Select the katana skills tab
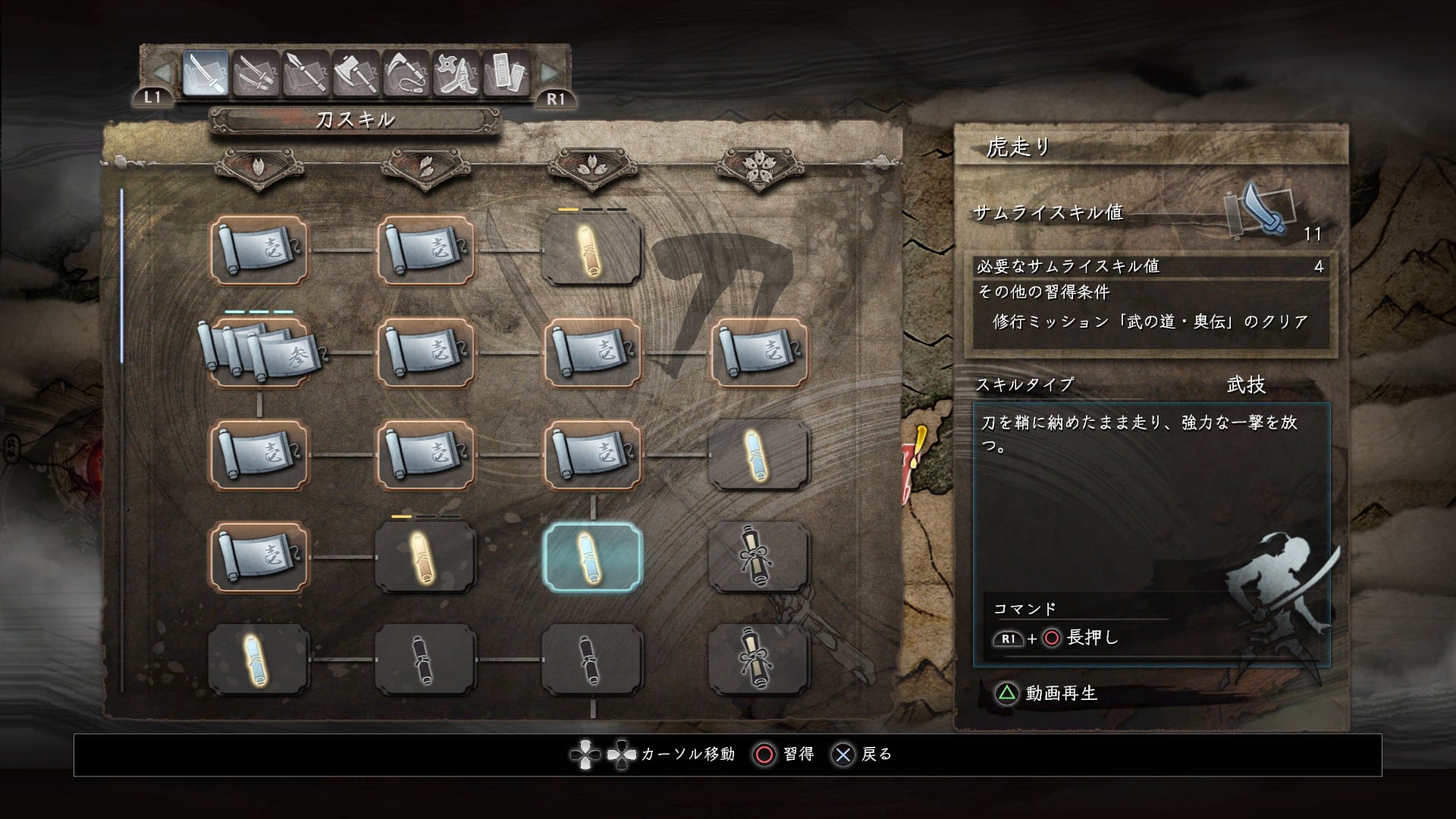 click(x=206, y=74)
